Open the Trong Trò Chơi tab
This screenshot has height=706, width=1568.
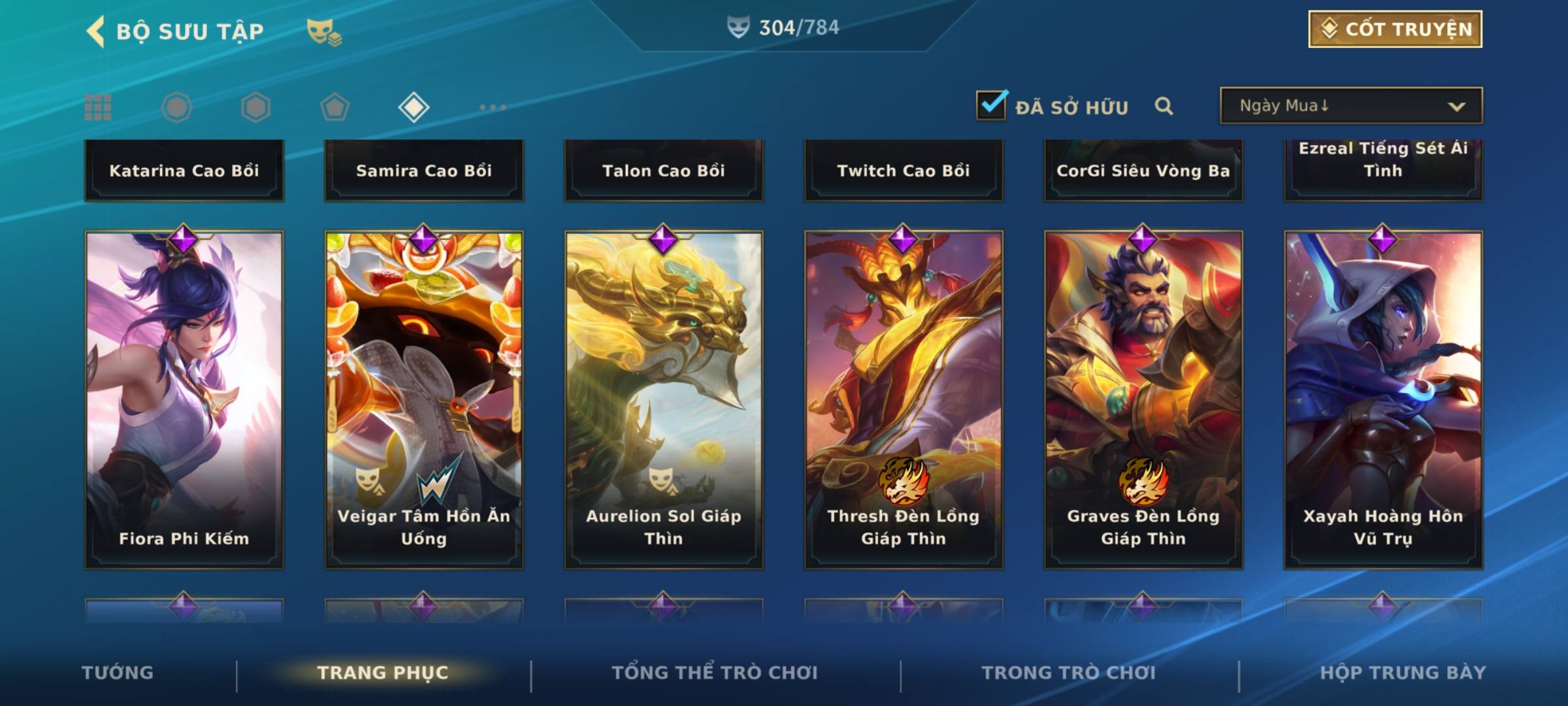[x=1069, y=673]
